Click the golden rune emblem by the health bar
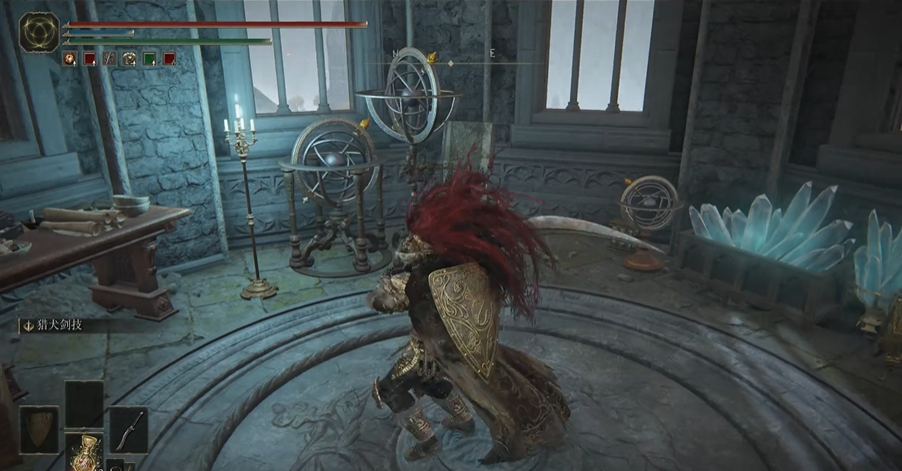Screen dimensions: 902x471 pos(39,32)
